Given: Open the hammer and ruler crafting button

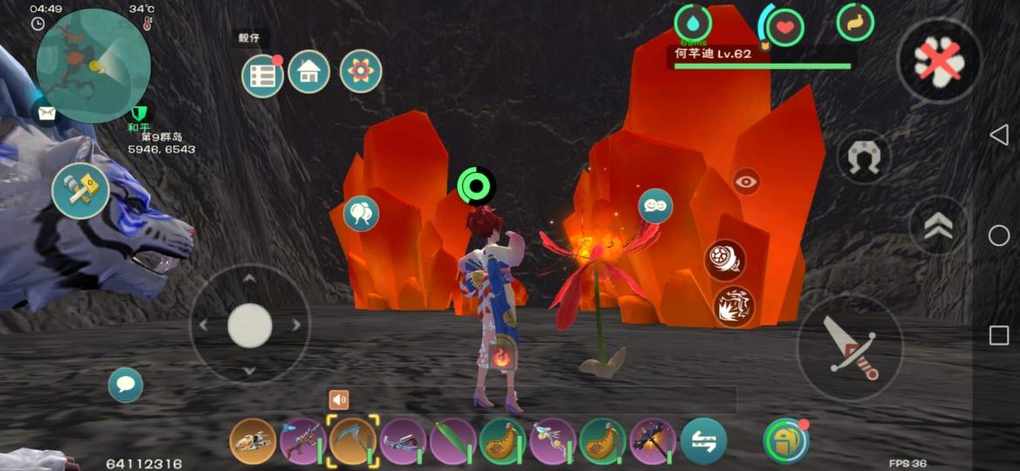Looking at the screenshot, I should coord(80,190).
